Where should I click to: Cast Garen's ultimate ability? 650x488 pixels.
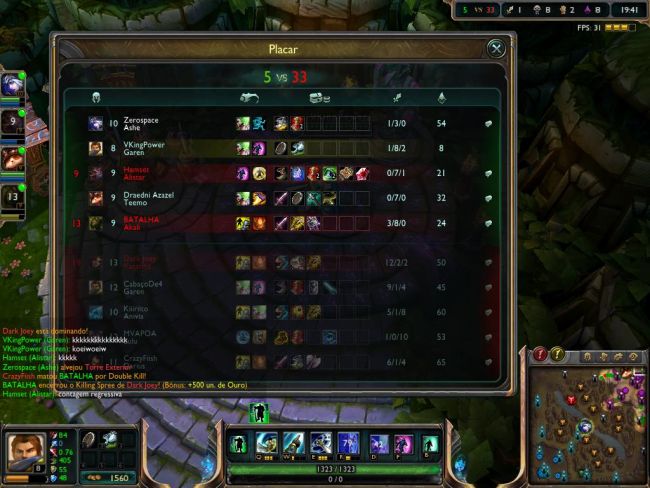click(347, 443)
